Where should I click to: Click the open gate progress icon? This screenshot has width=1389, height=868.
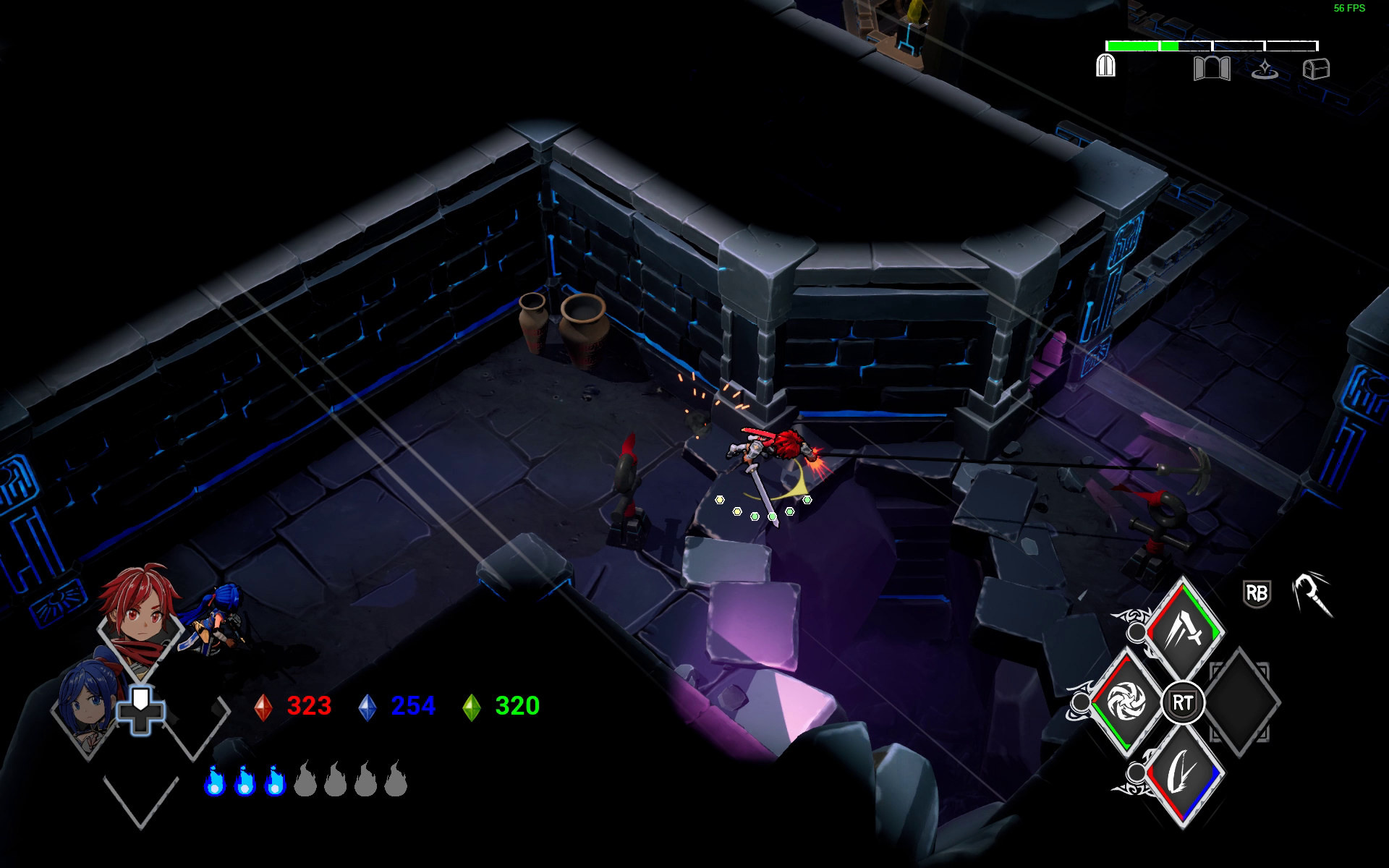click(1212, 69)
